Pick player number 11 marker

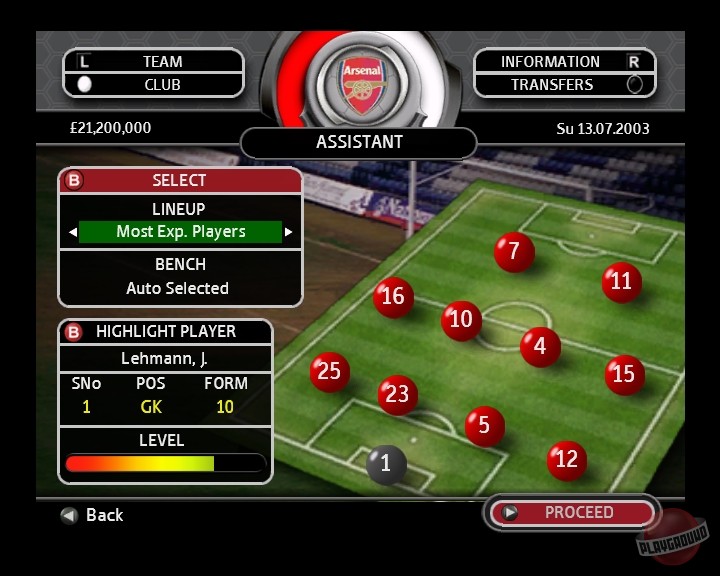[x=621, y=282]
